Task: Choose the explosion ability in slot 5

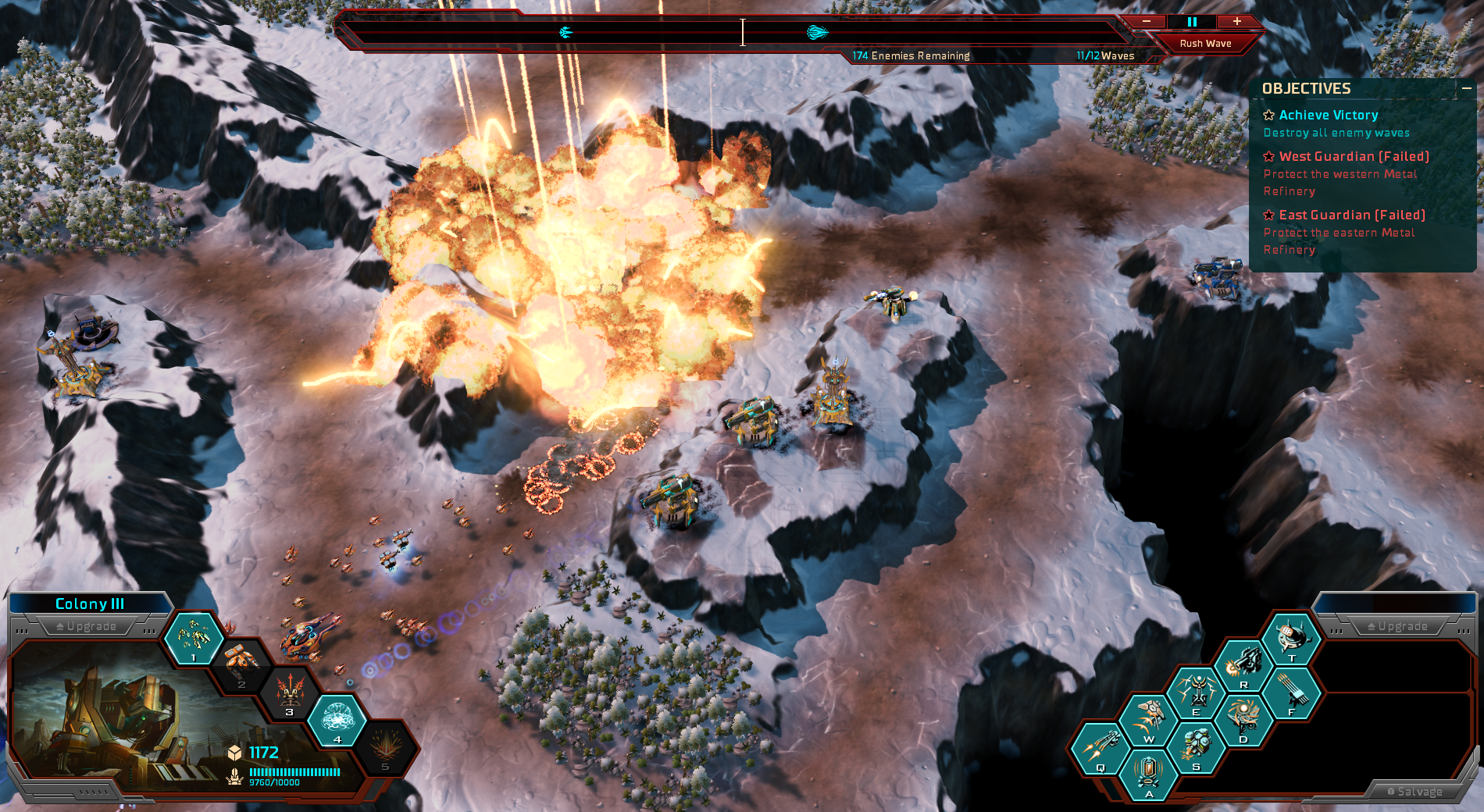Action: click(x=385, y=746)
